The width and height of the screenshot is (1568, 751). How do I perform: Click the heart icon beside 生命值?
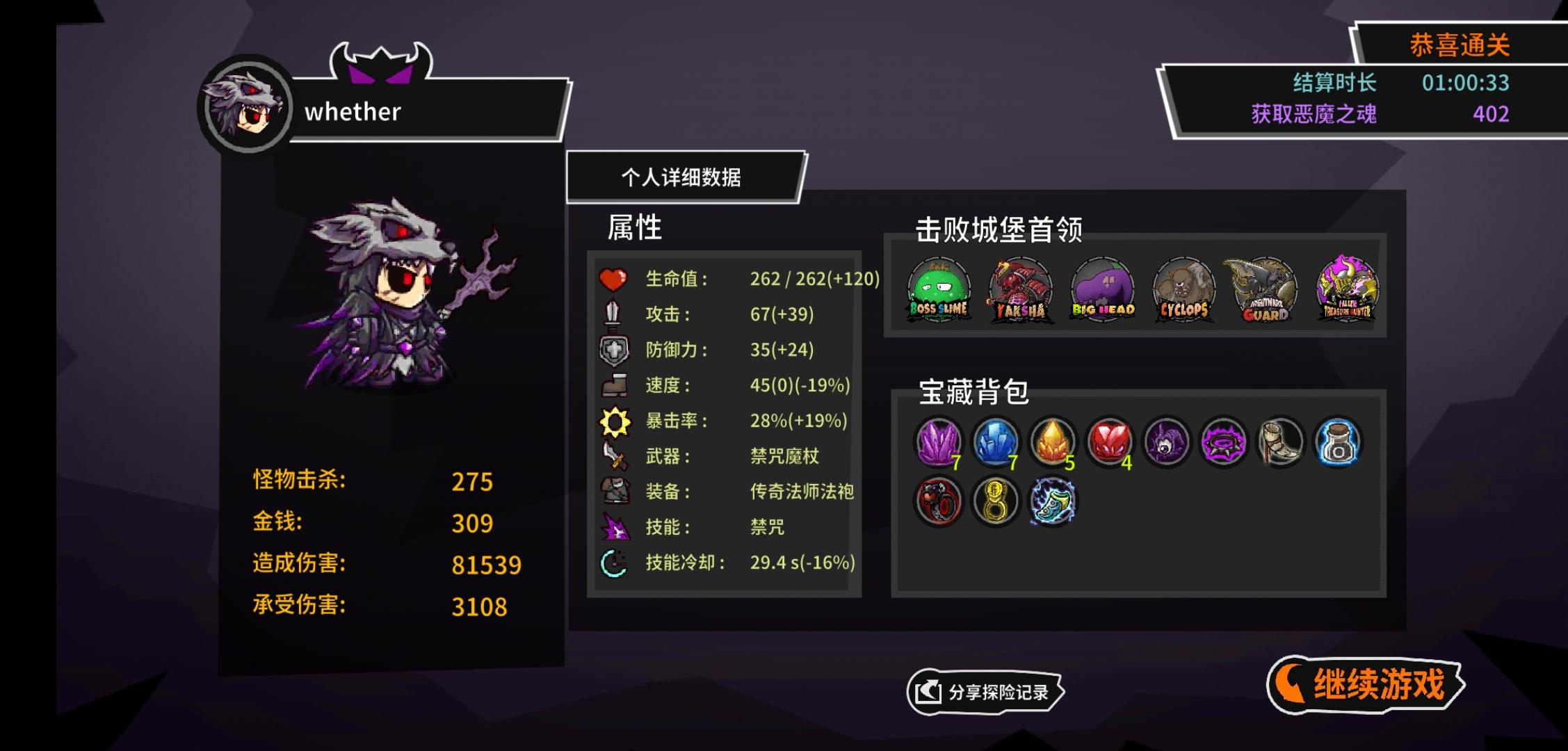615,280
